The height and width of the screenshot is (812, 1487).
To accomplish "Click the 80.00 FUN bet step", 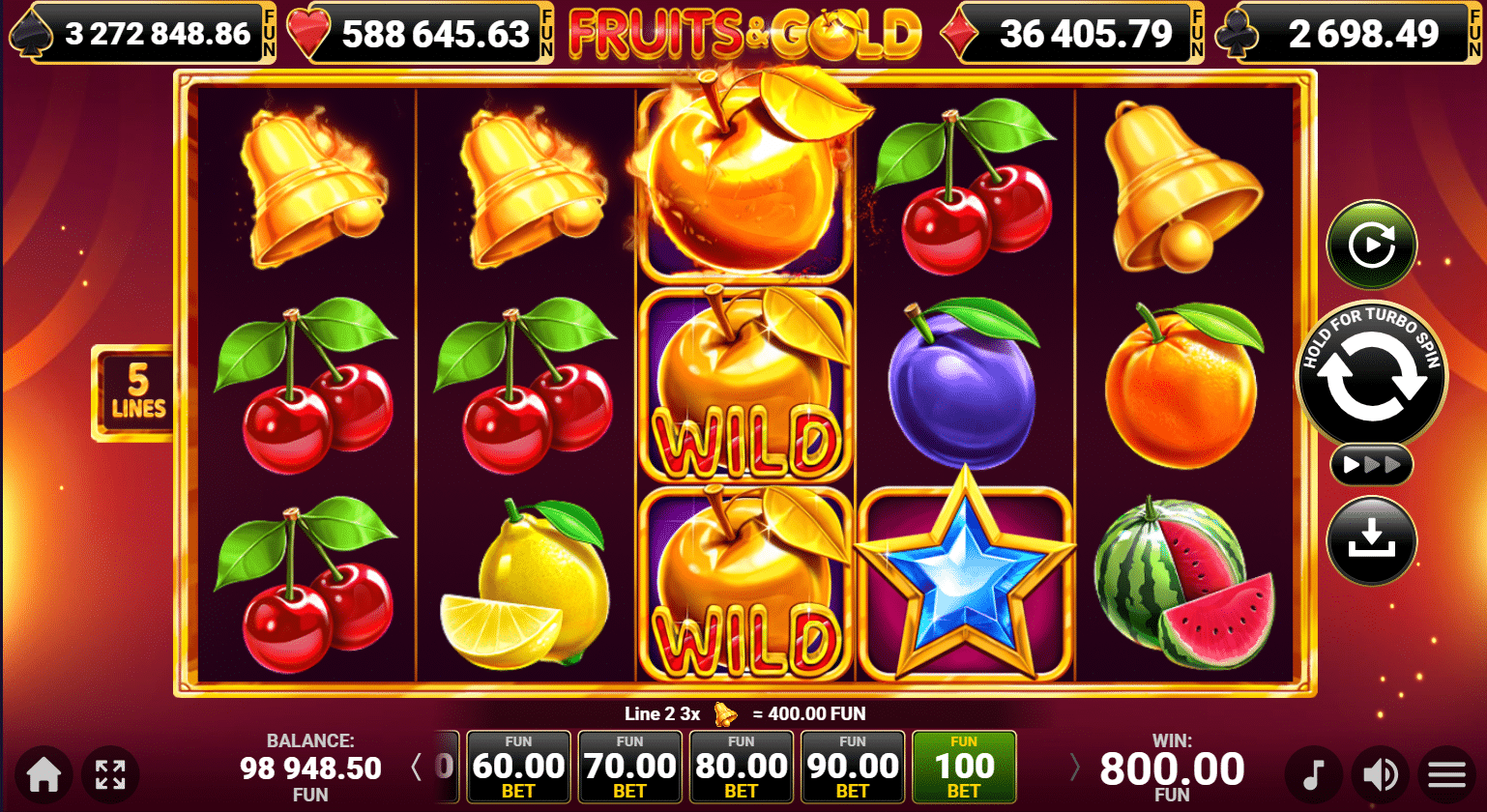I will click(x=741, y=767).
